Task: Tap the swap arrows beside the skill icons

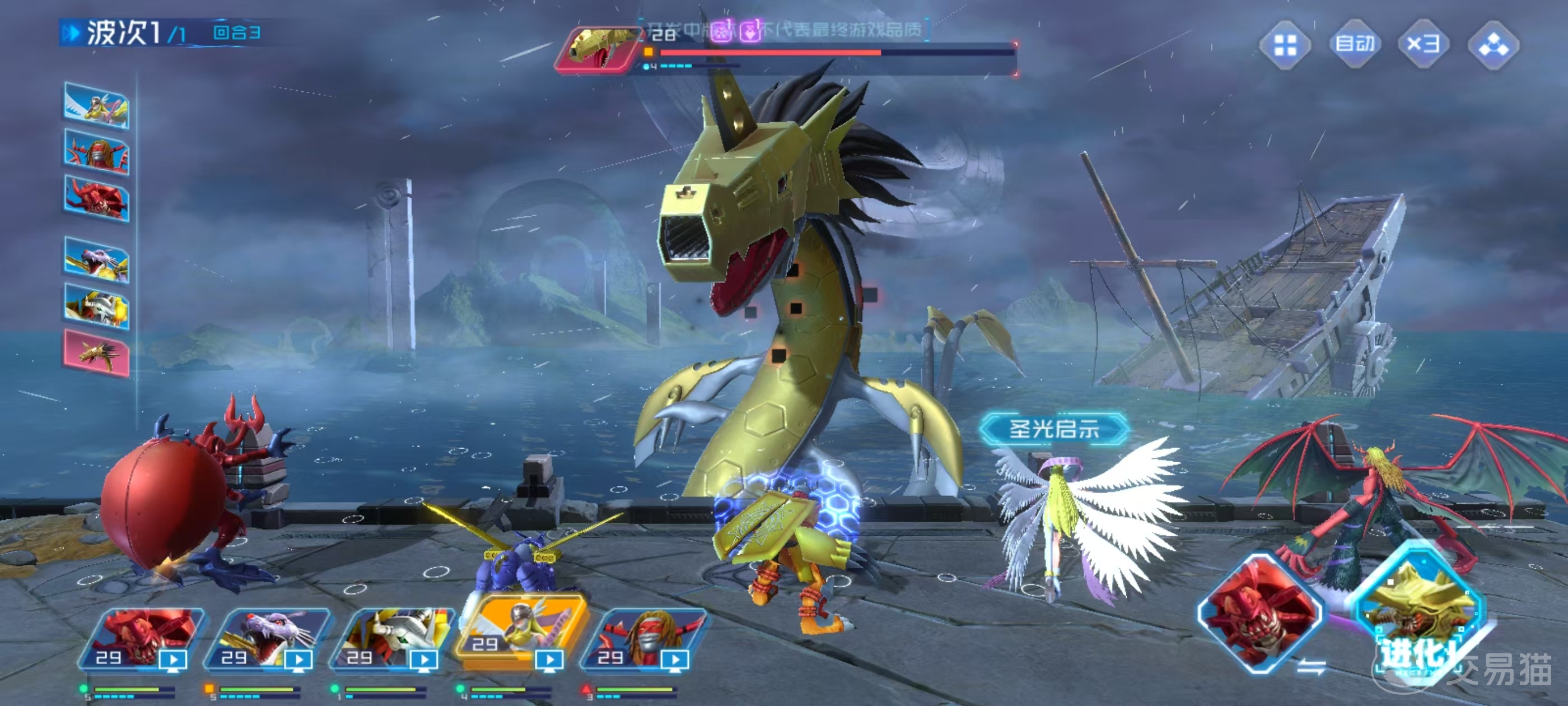Action: (1310, 667)
